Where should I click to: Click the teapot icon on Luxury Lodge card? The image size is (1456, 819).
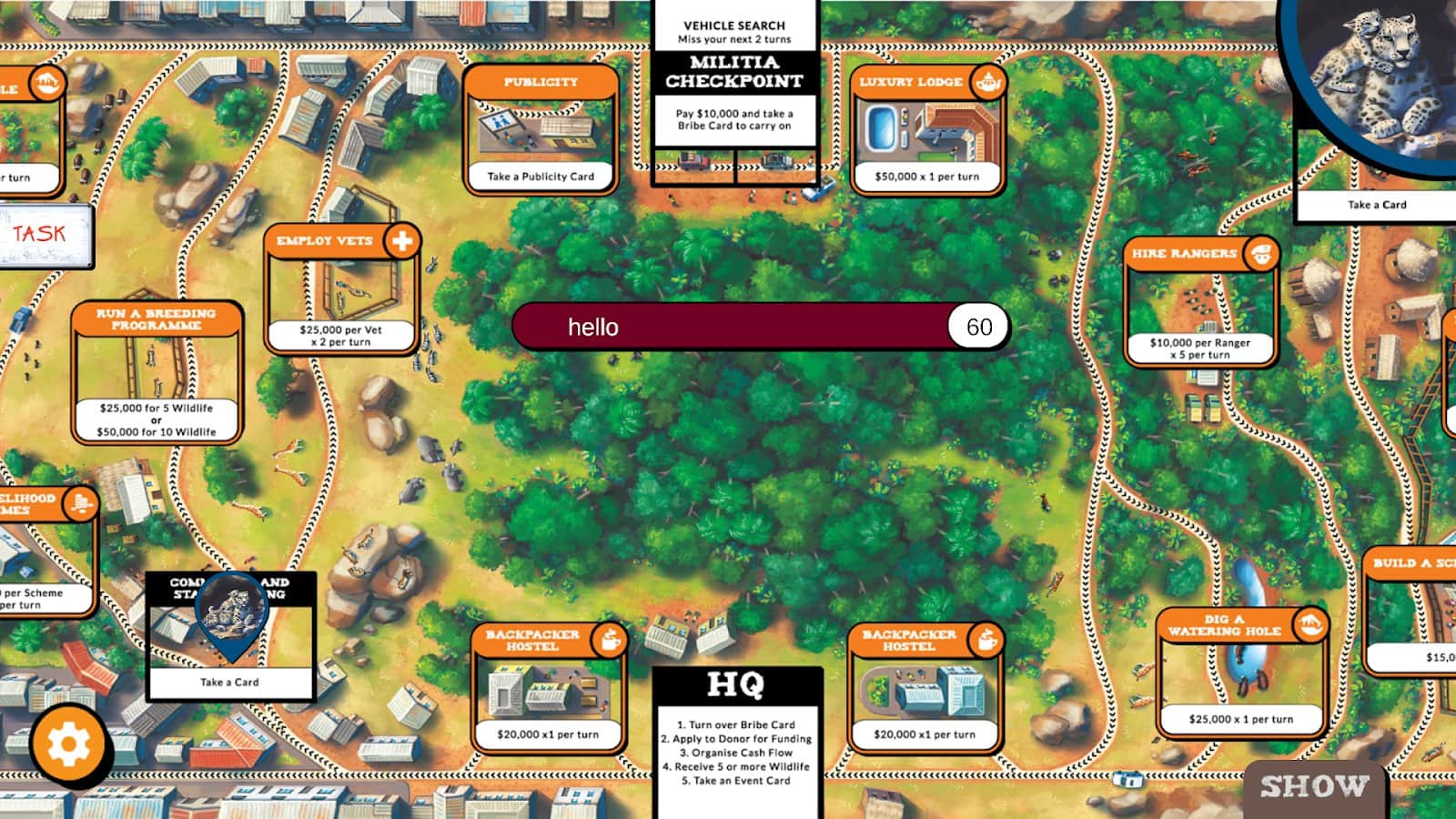coord(988,81)
